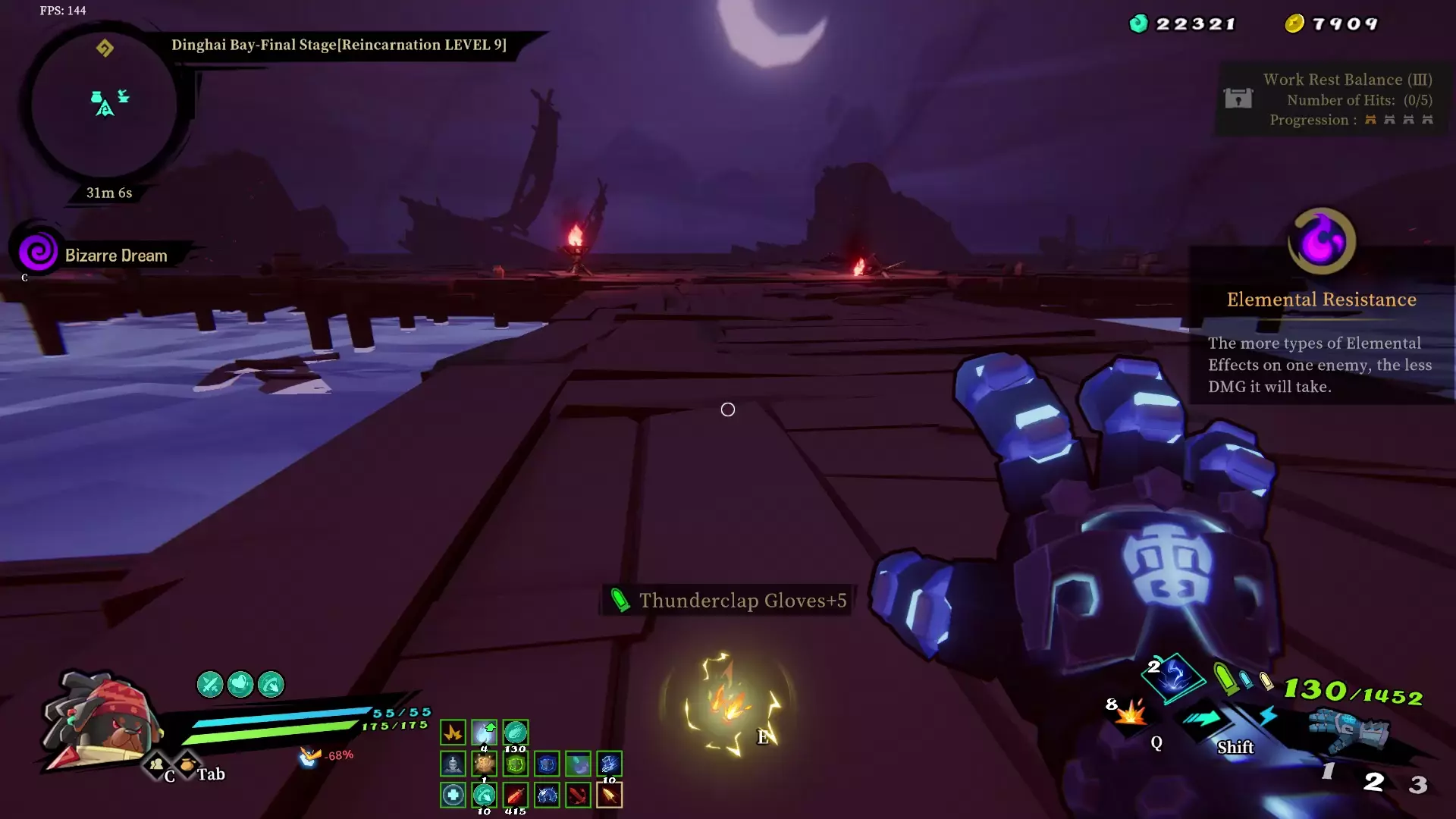Select the blue flame scroll with green arrow
Image resolution: width=1456 pixels, height=819 pixels.
pos(484,733)
